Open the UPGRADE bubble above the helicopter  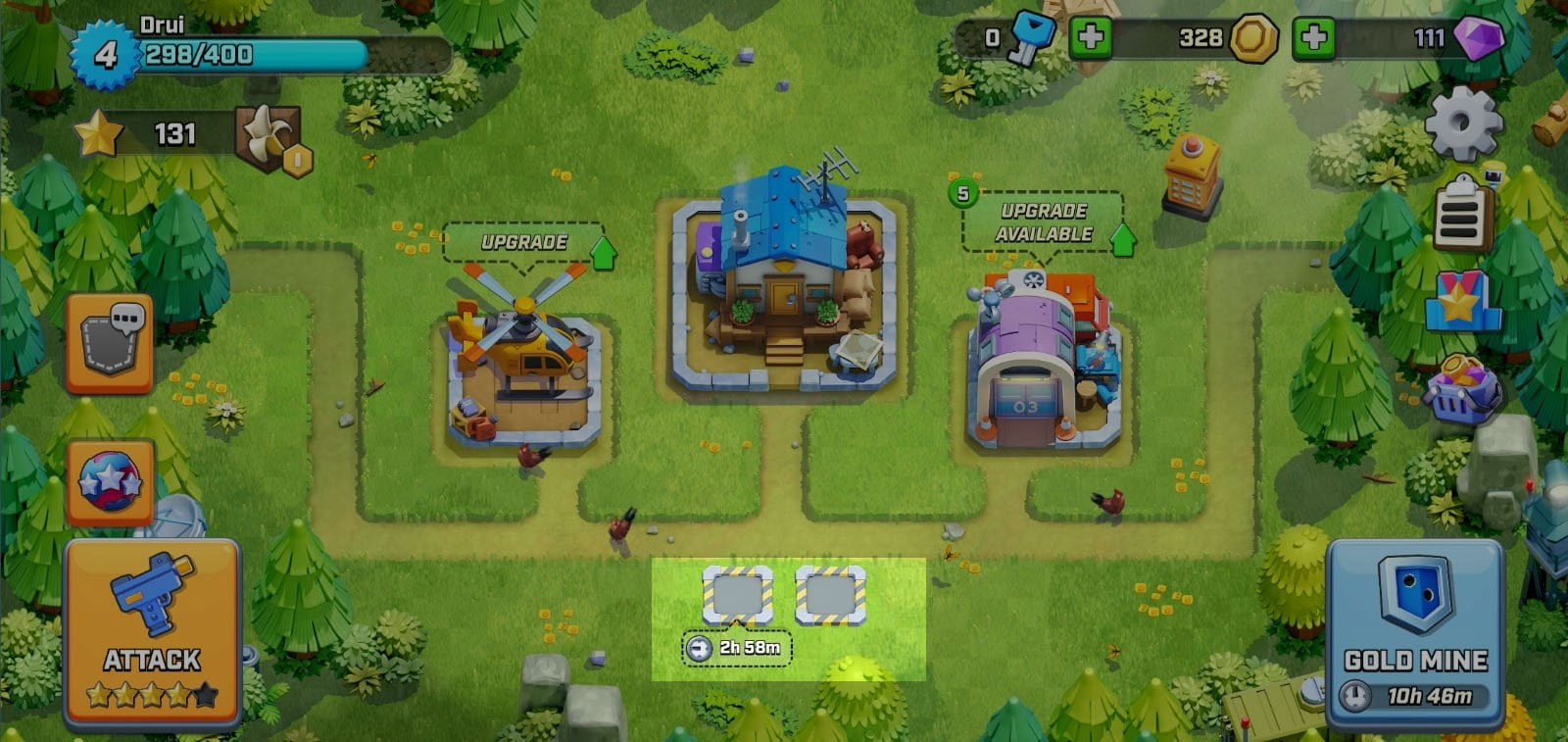point(525,243)
